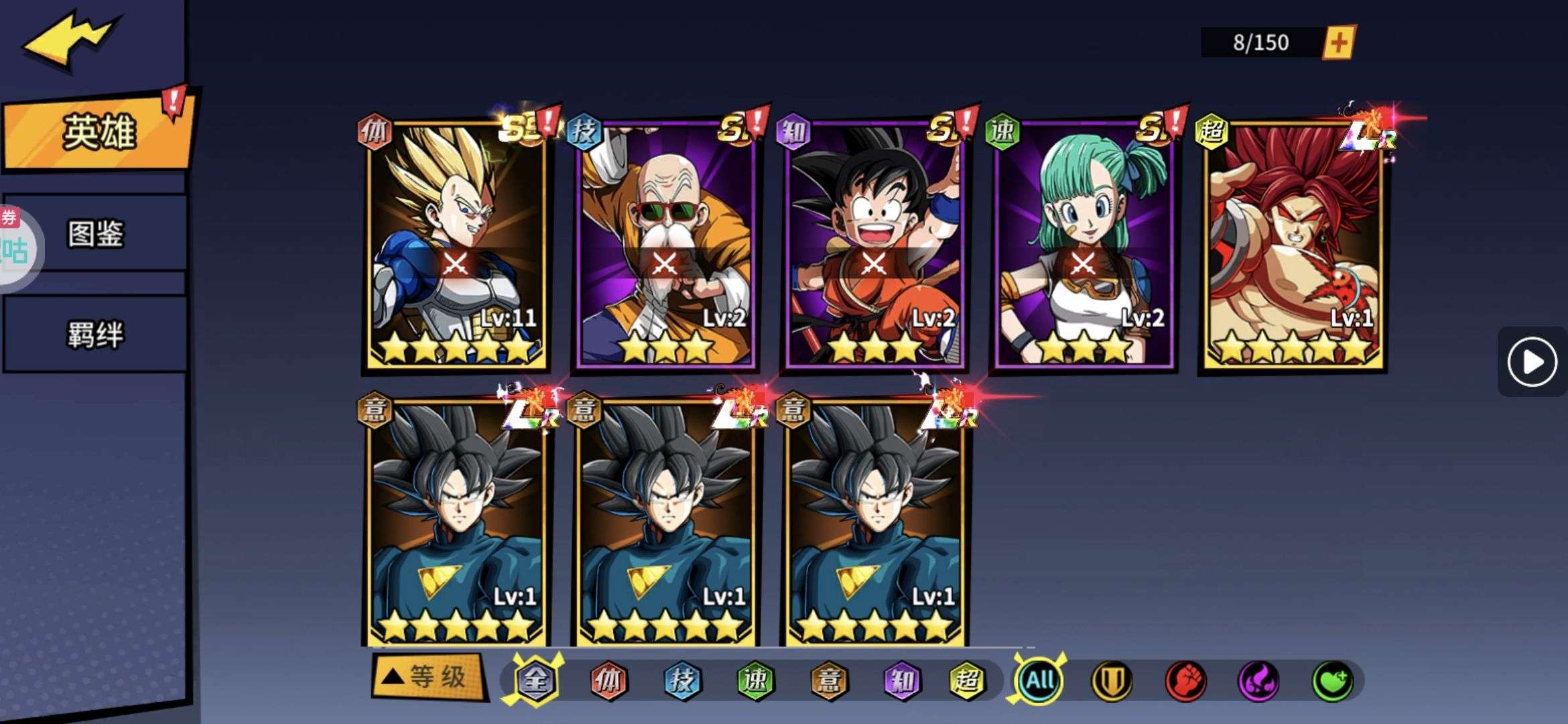1568x724 pixels.
Task: Show all types with the 全 filter
Action: (536, 680)
